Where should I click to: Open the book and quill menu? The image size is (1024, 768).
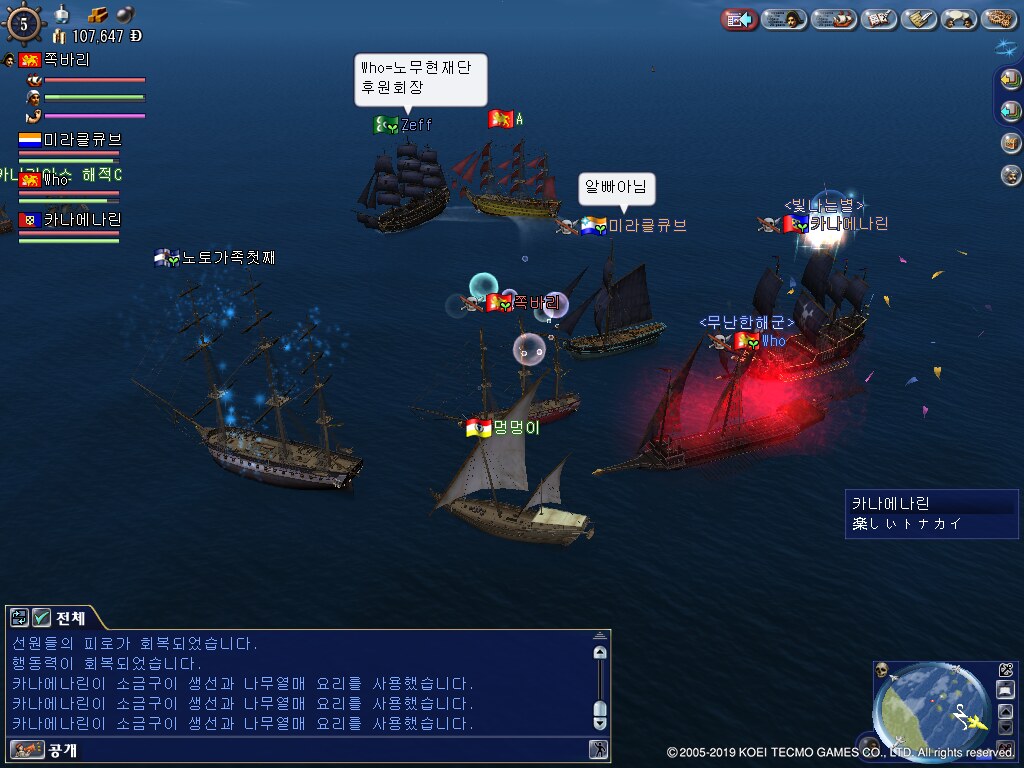coord(879,19)
